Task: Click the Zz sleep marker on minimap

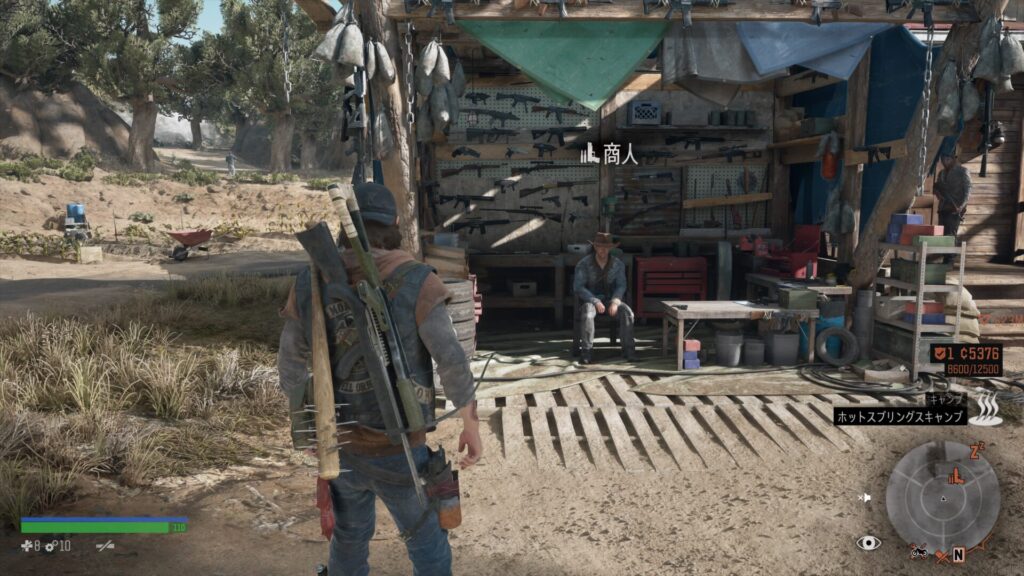Action: point(977,449)
